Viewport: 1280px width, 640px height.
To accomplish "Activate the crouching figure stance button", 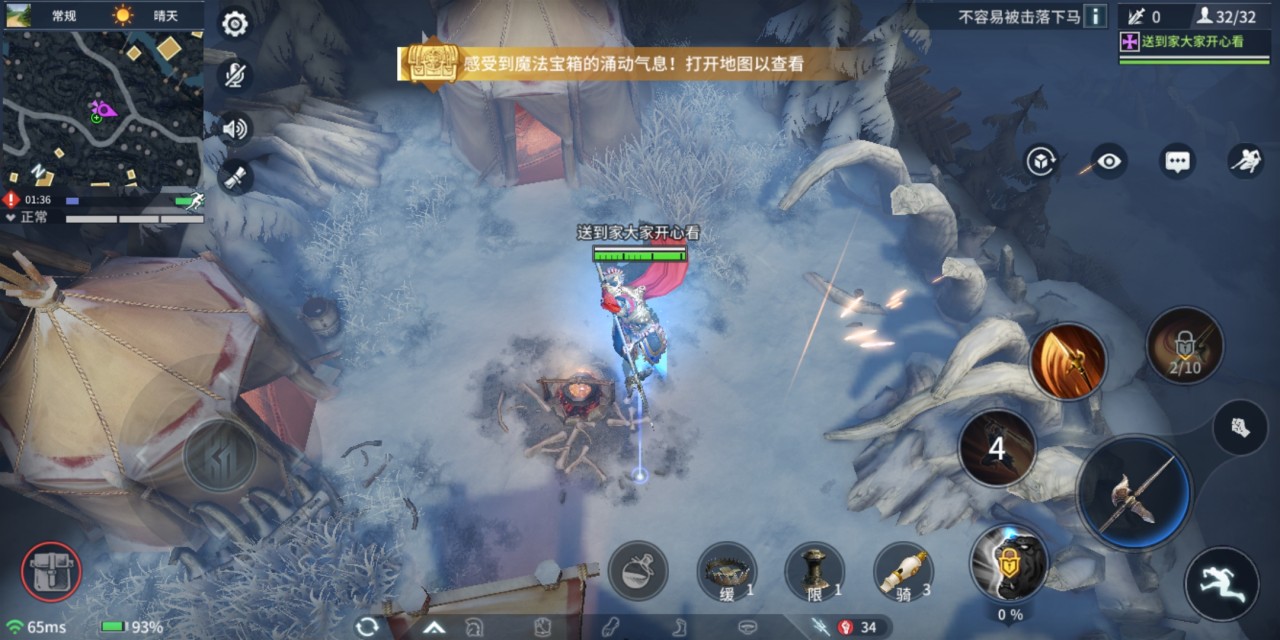I will point(1245,161).
